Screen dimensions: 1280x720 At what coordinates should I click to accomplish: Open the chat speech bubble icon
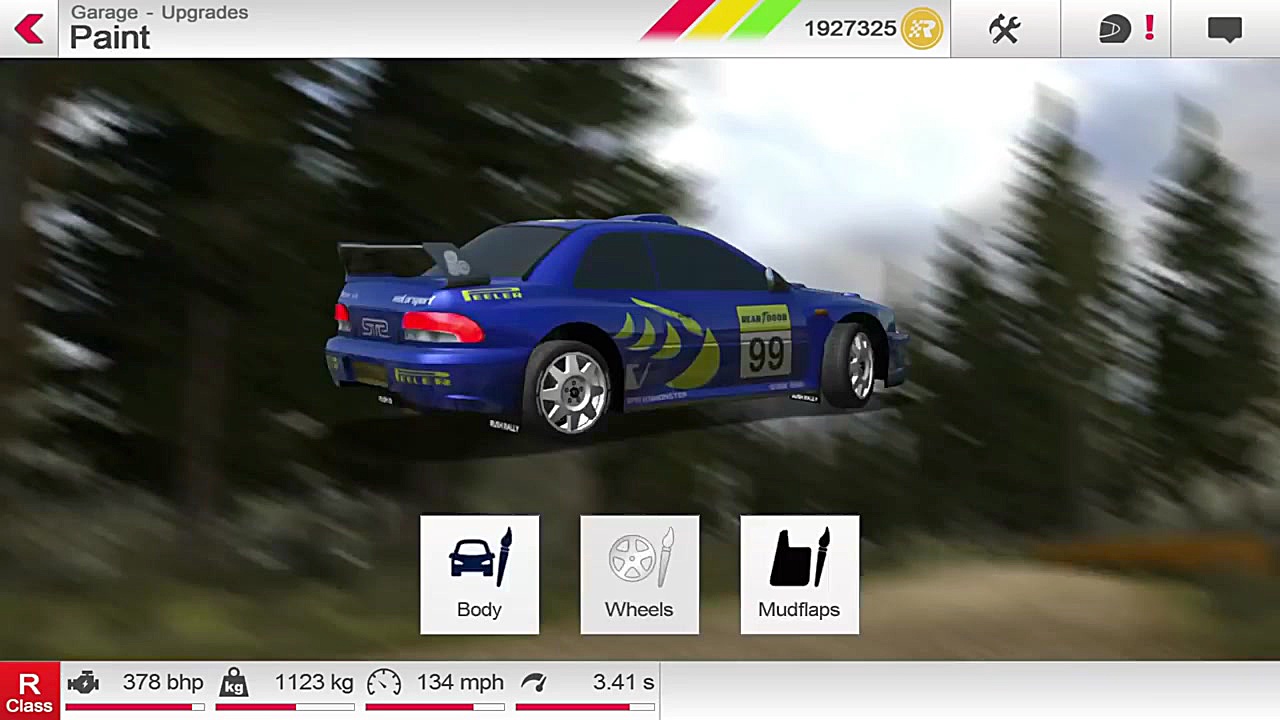[x=1225, y=29]
